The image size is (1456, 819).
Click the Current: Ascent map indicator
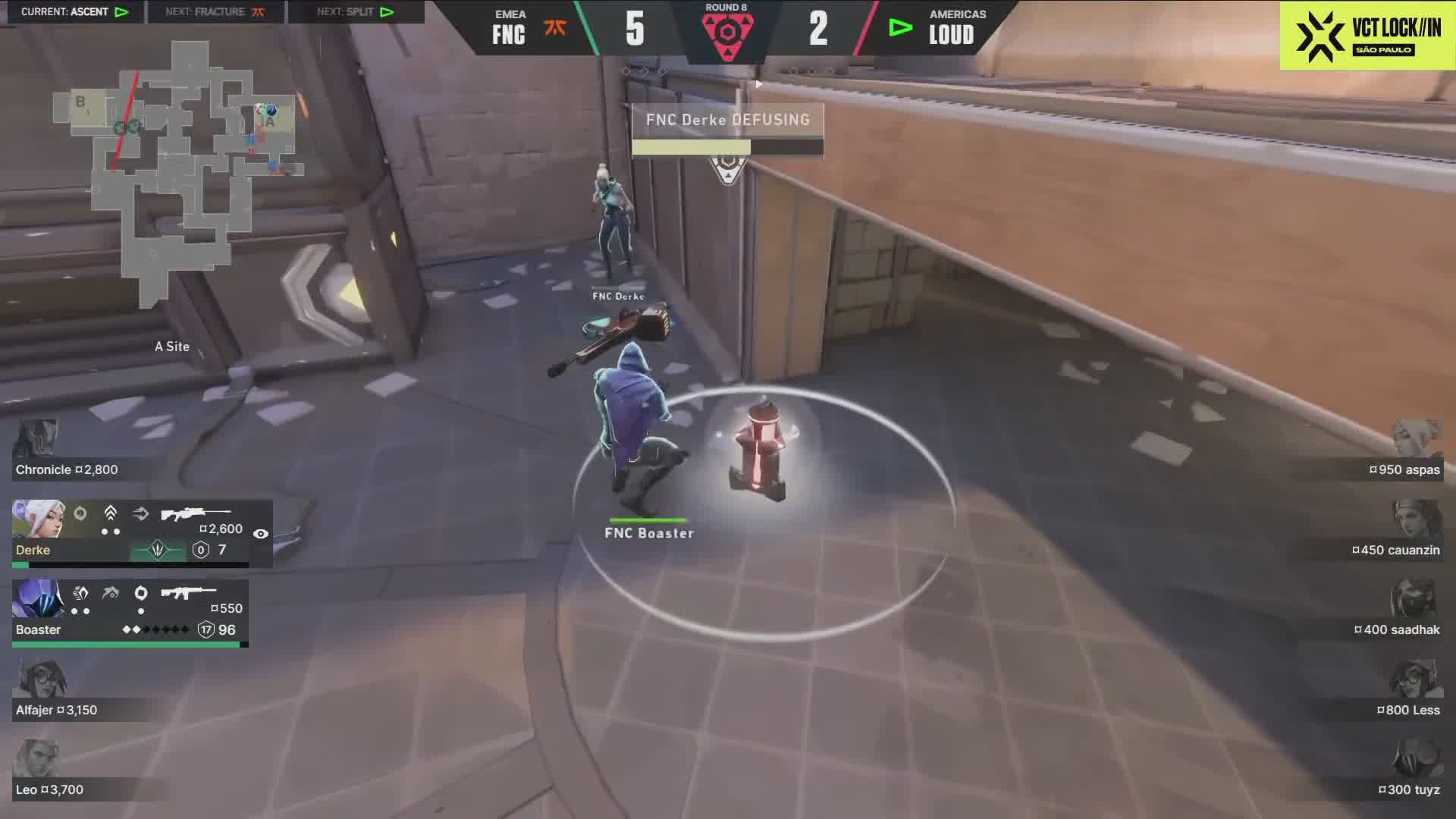pyautogui.click(x=74, y=11)
